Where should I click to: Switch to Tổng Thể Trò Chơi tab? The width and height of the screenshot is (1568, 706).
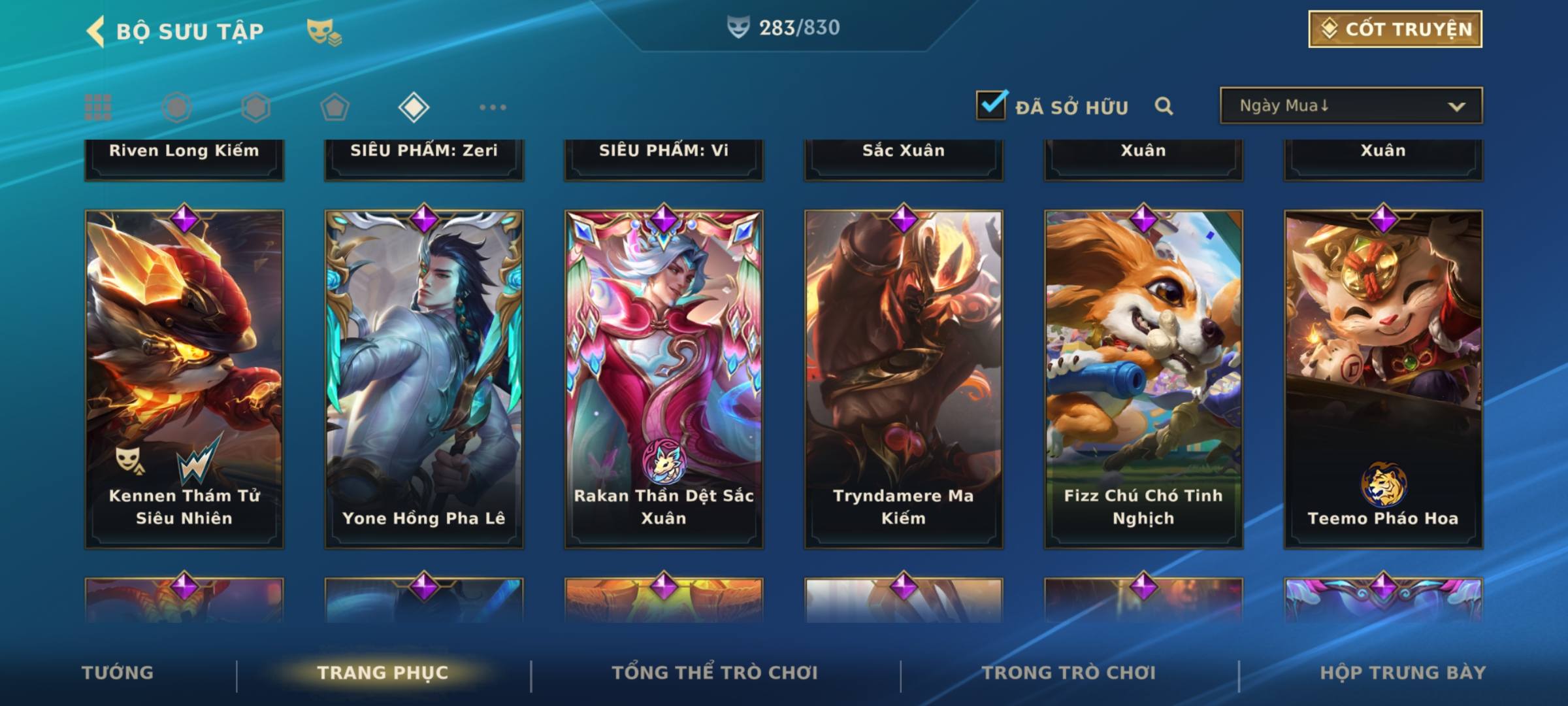pyautogui.click(x=715, y=673)
